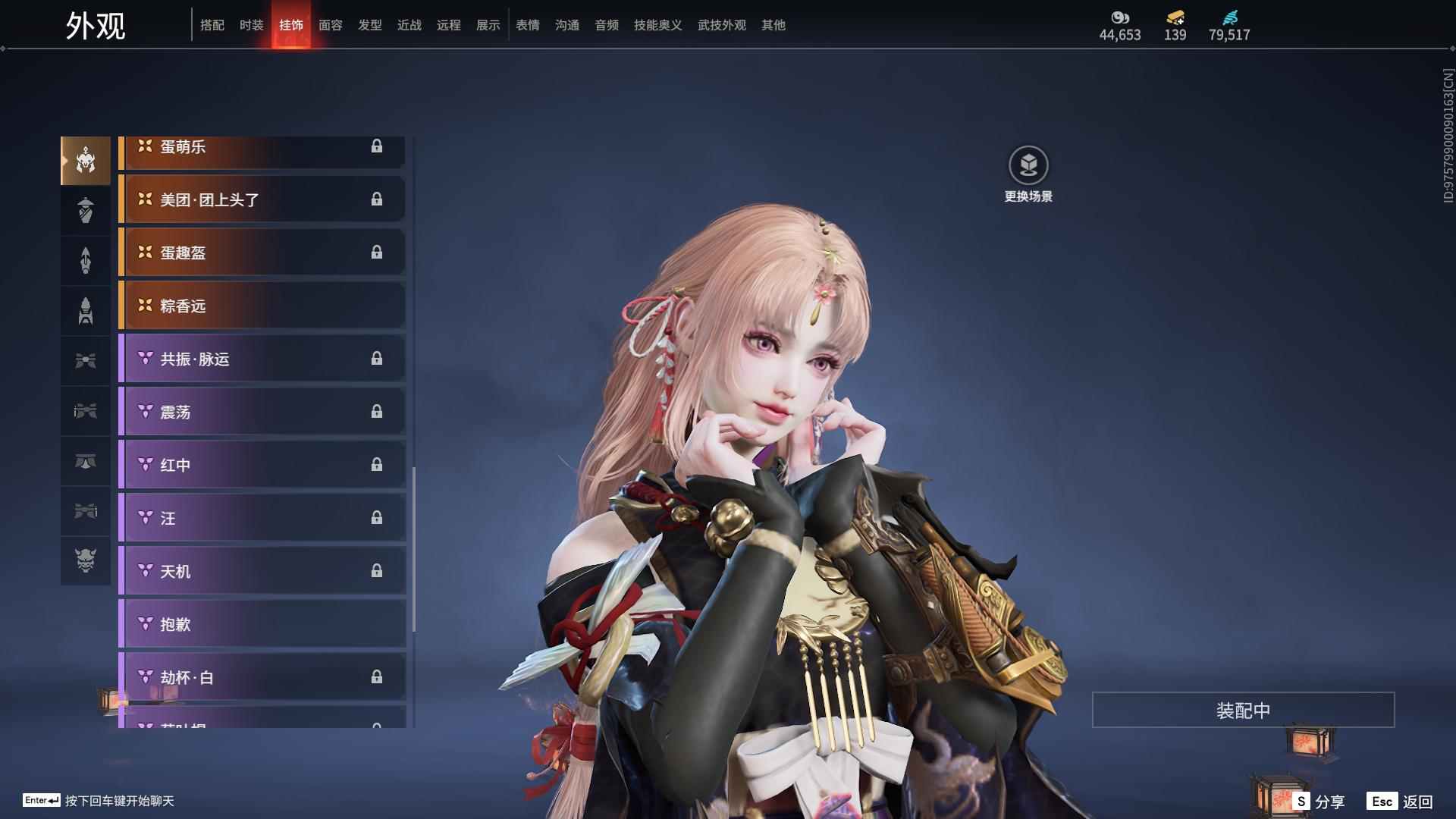The width and height of the screenshot is (1456, 819).
Task: Go to the 发型 tab
Action: click(x=369, y=25)
